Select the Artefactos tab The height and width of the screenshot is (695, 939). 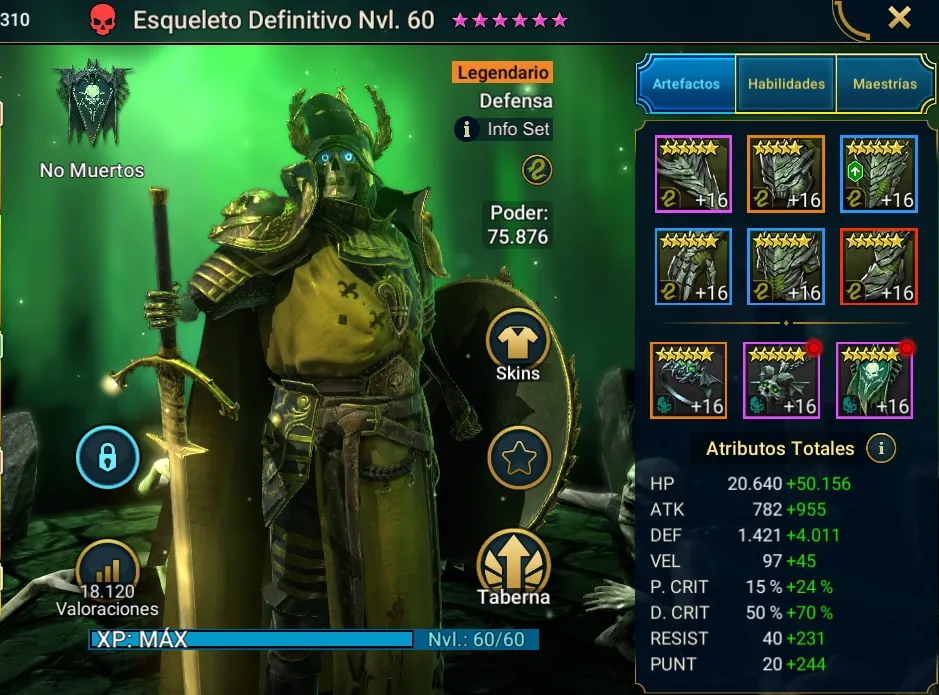tap(686, 84)
